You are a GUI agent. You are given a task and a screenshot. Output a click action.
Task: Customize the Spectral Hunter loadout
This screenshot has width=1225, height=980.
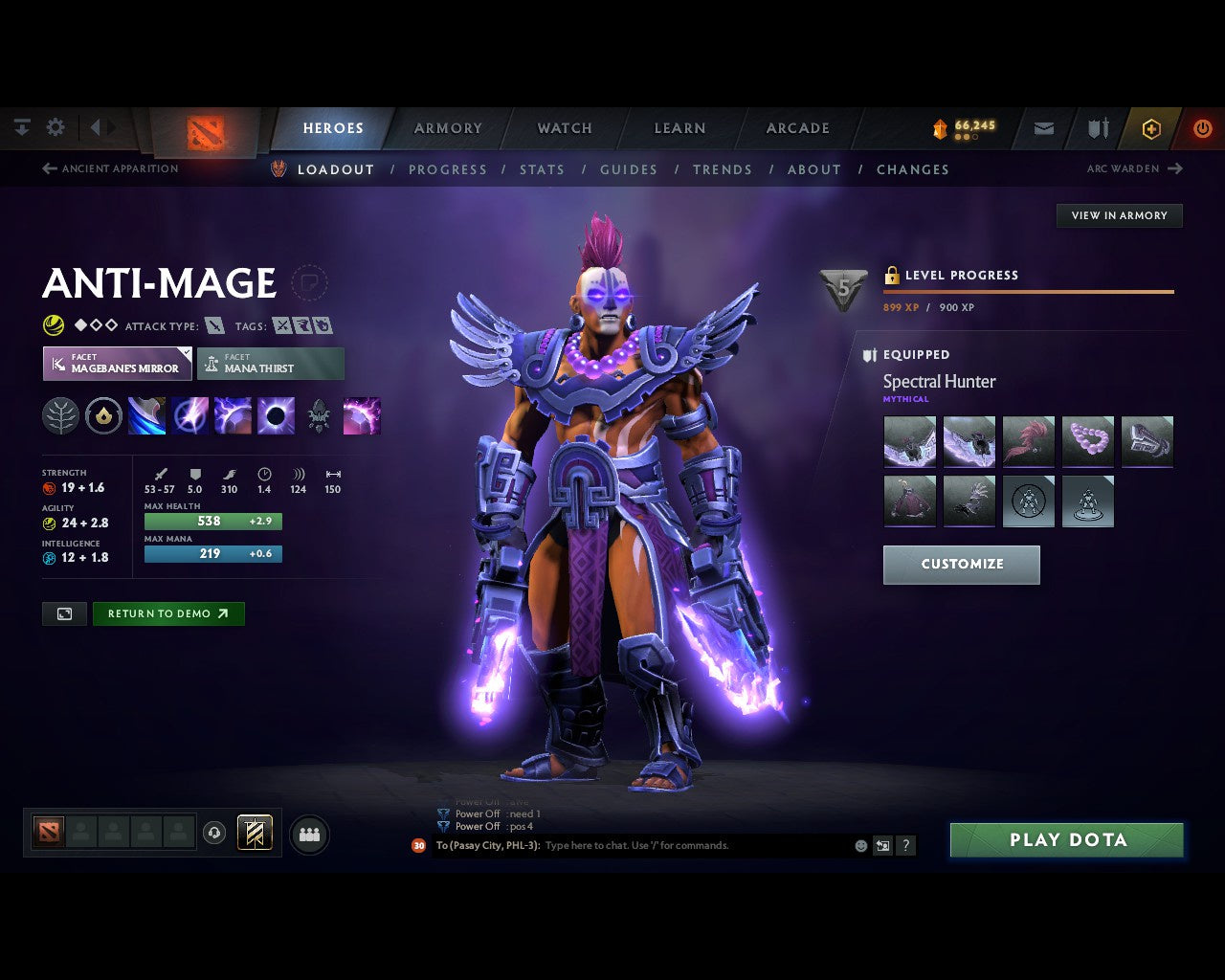tap(961, 565)
